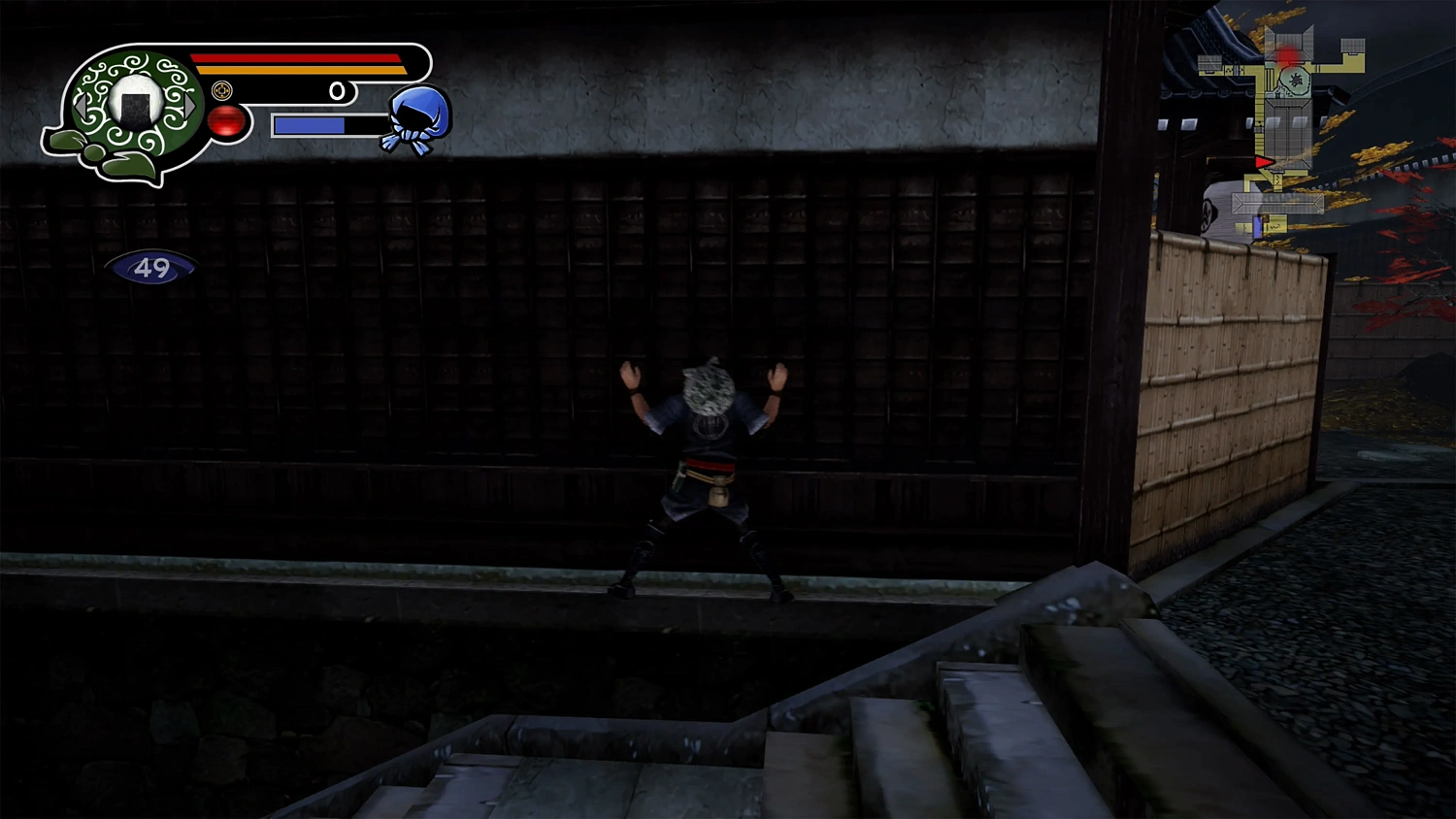
Task: Click the gold coin icon beside the money counter
Action: point(221,90)
